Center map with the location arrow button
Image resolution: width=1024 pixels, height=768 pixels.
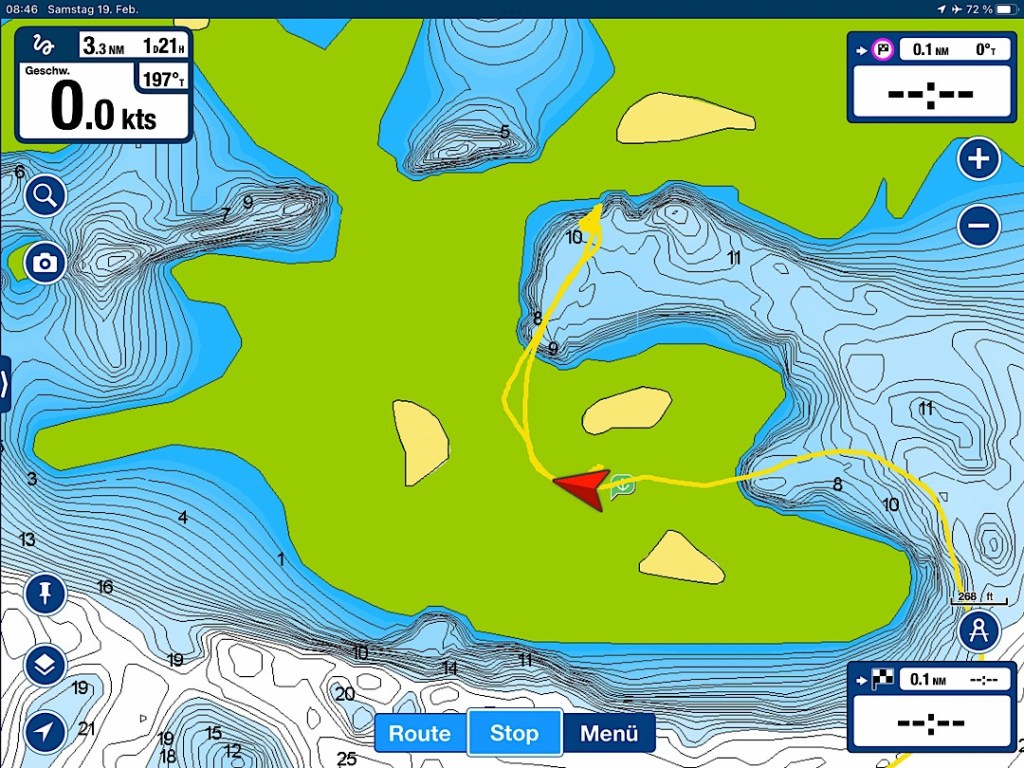[x=45, y=732]
